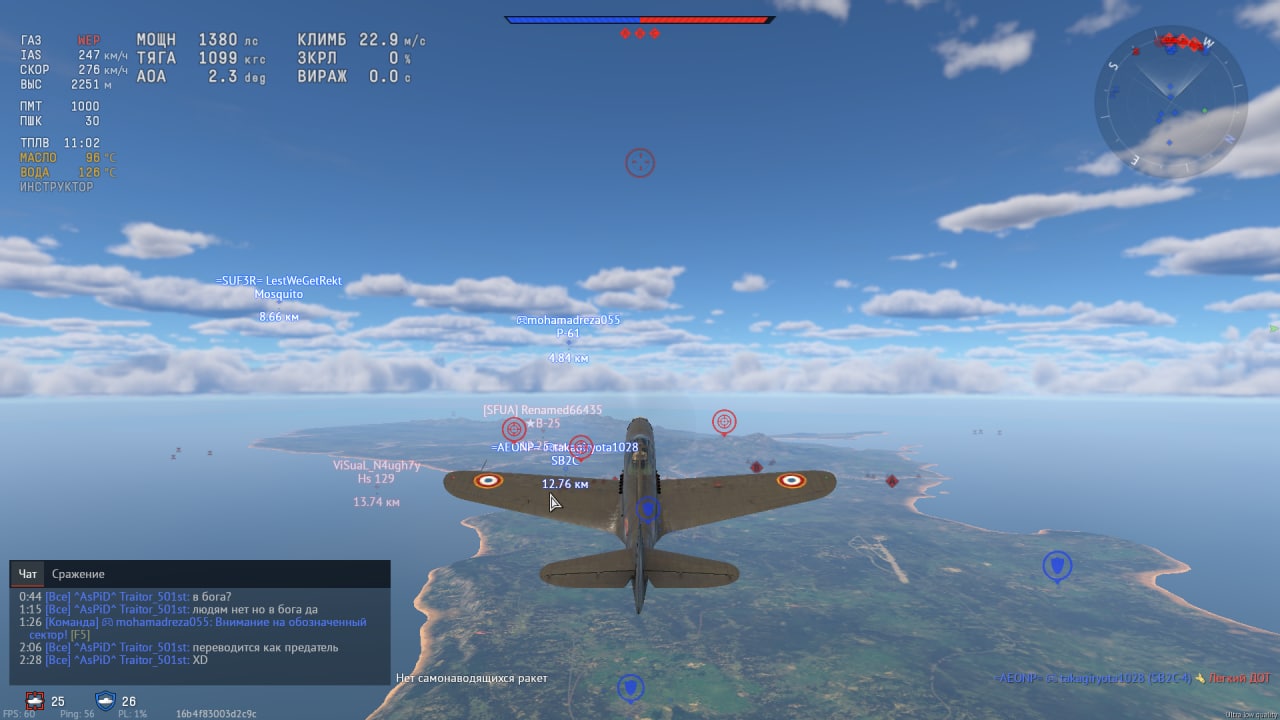The image size is (1280, 720).
Task: Open the circular radar minimap
Action: [1170, 102]
